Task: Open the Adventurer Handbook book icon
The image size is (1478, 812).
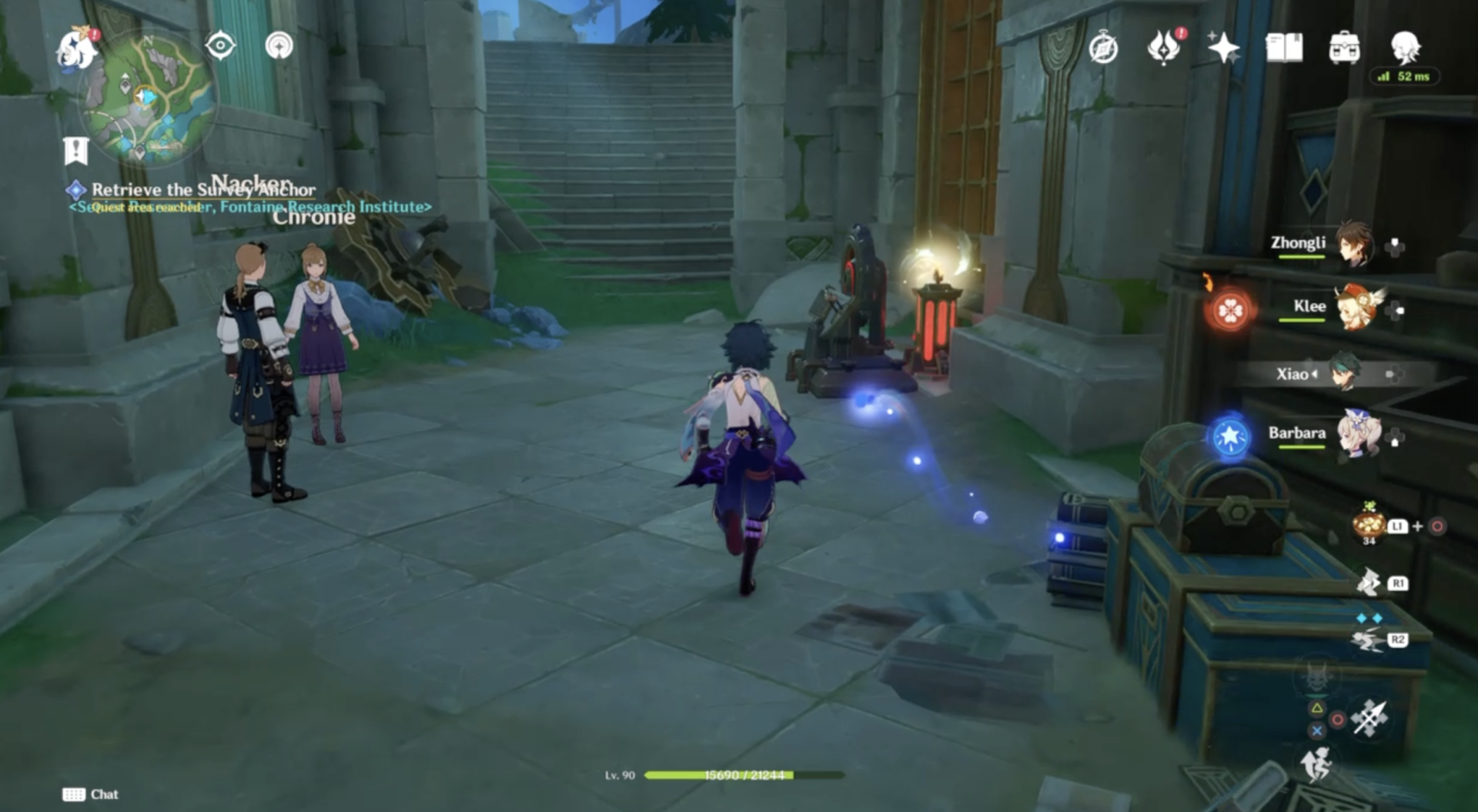Action: tap(1284, 48)
